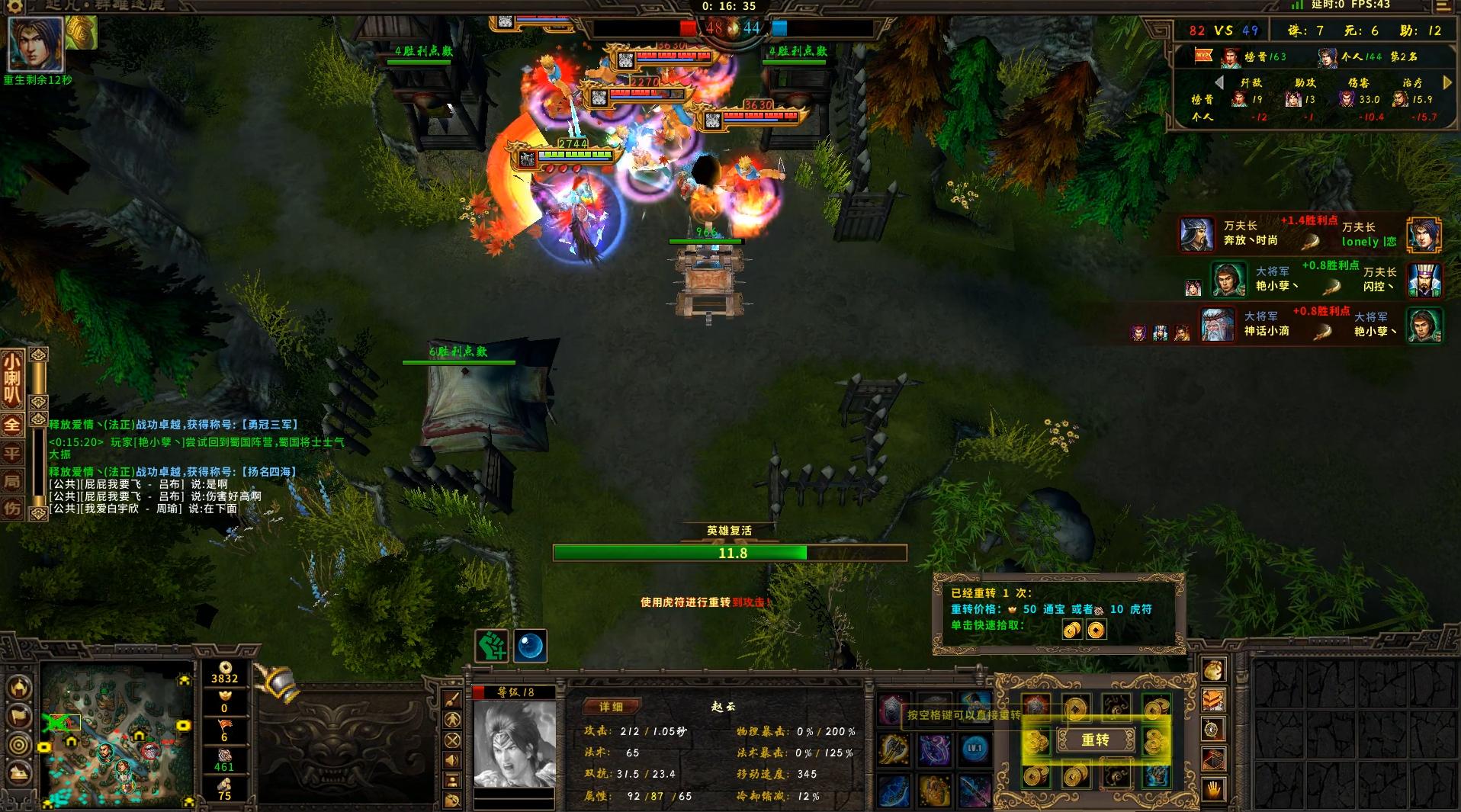Click the paintbrush icon left of portrait
Image resolution: width=1461 pixels, height=812 pixels.
click(452, 699)
